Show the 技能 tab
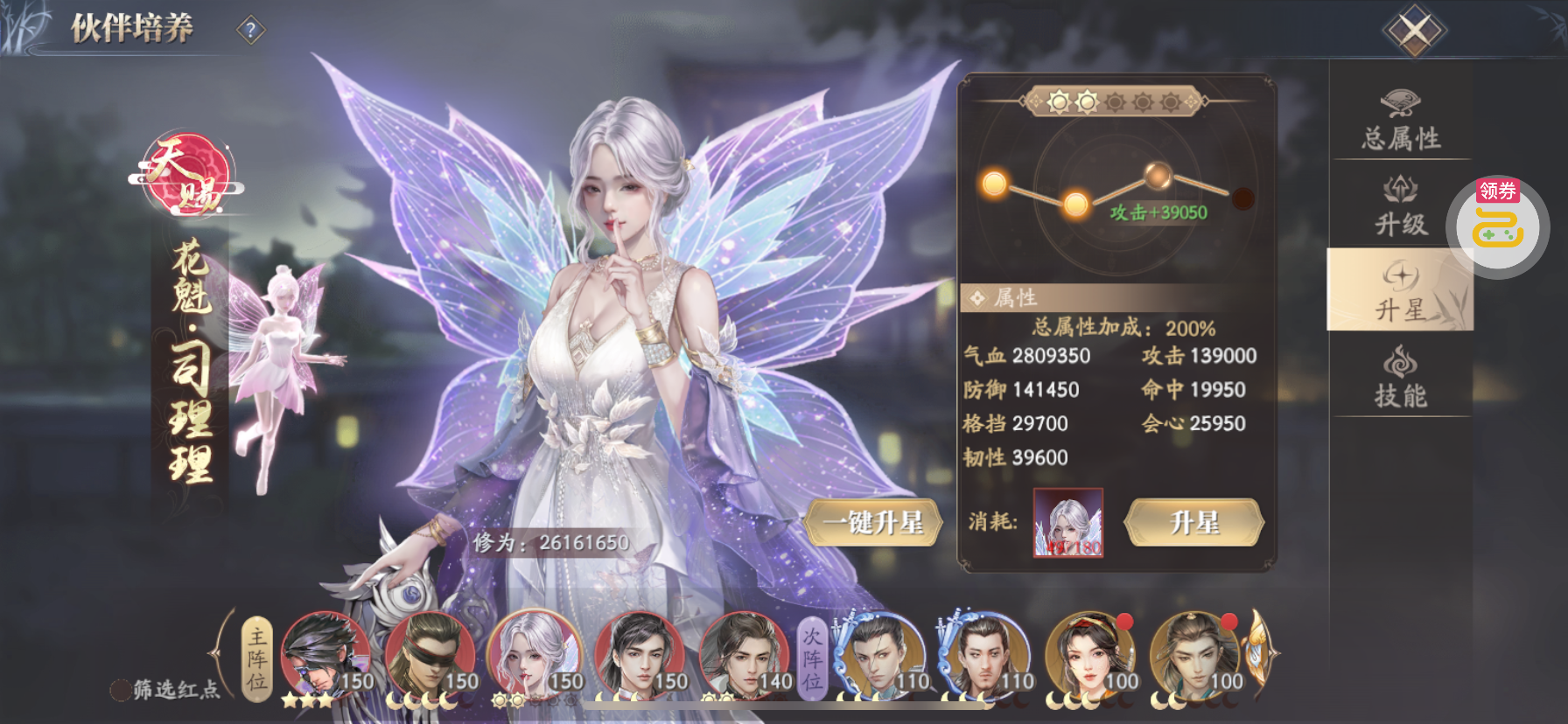The height and width of the screenshot is (724, 1568). pyautogui.click(x=1401, y=378)
